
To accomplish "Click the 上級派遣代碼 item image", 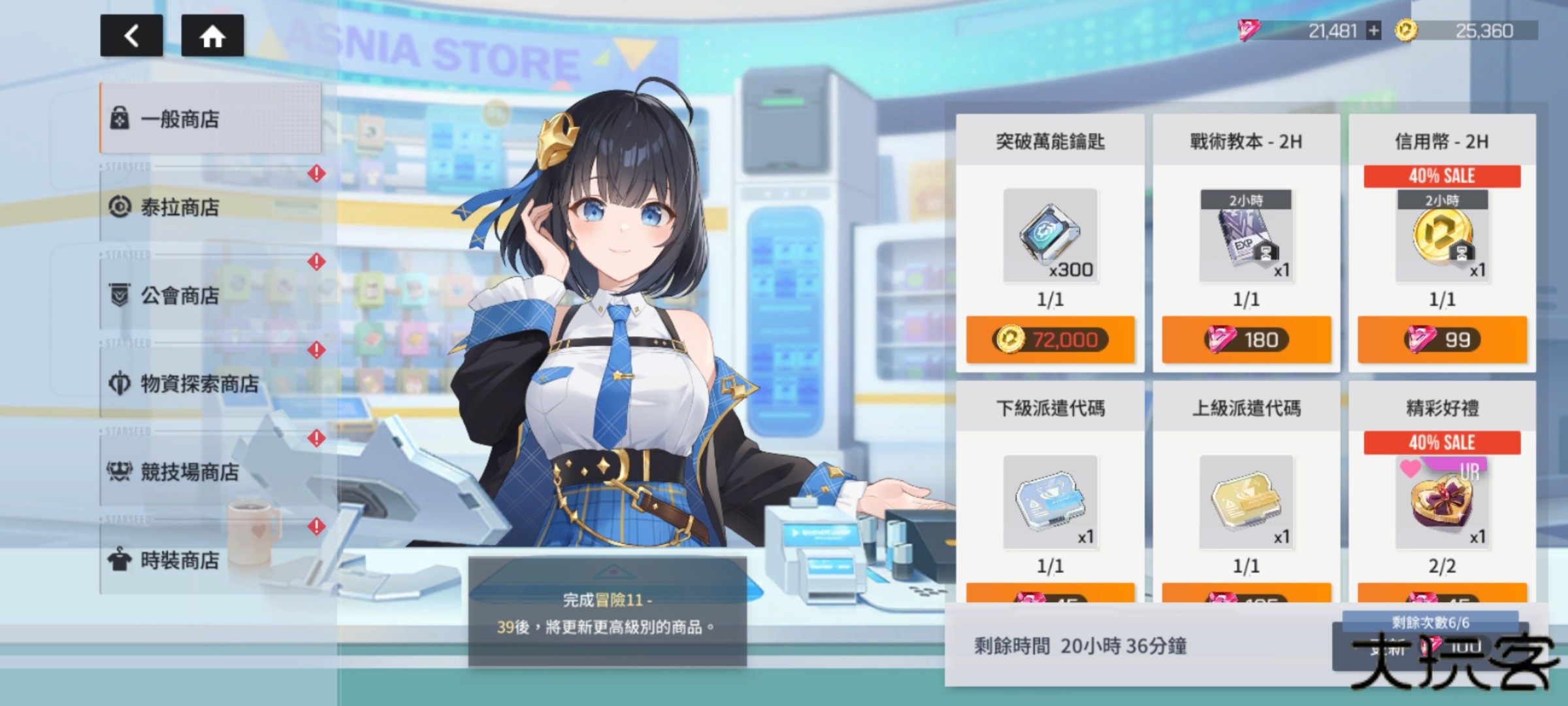I will (x=1245, y=502).
